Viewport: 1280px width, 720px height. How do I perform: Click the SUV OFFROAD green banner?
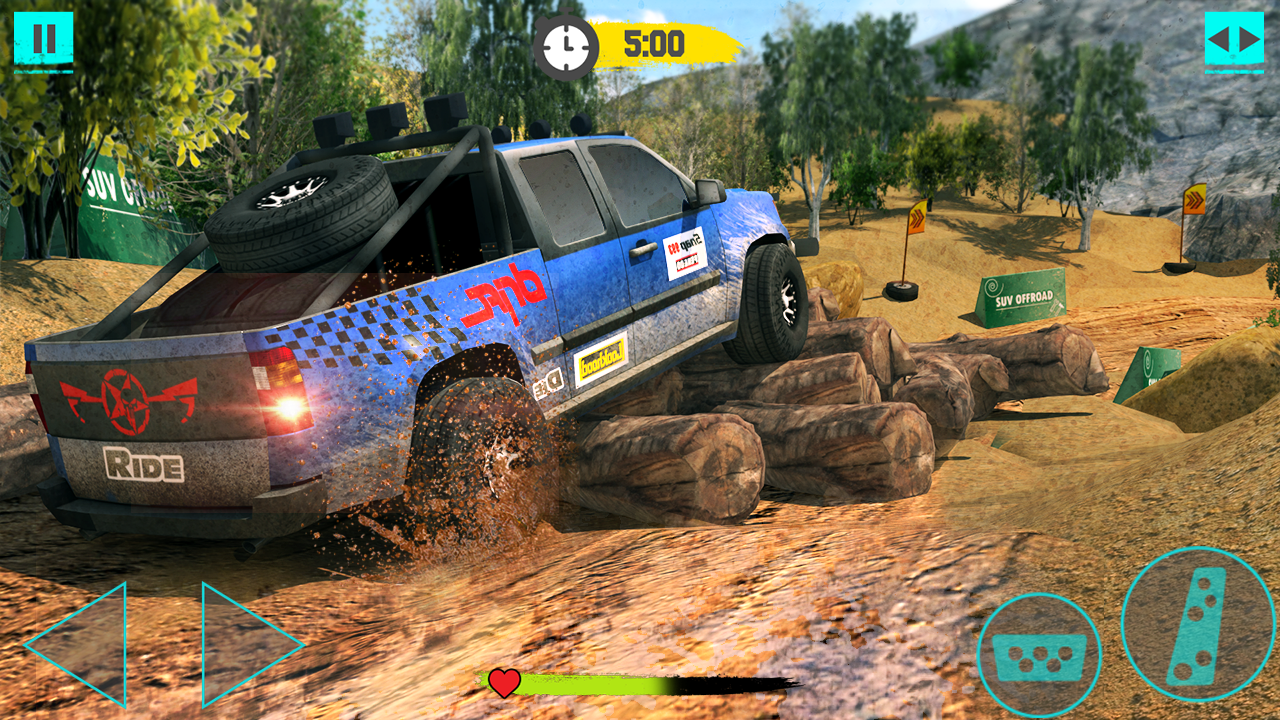(1022, 297)
